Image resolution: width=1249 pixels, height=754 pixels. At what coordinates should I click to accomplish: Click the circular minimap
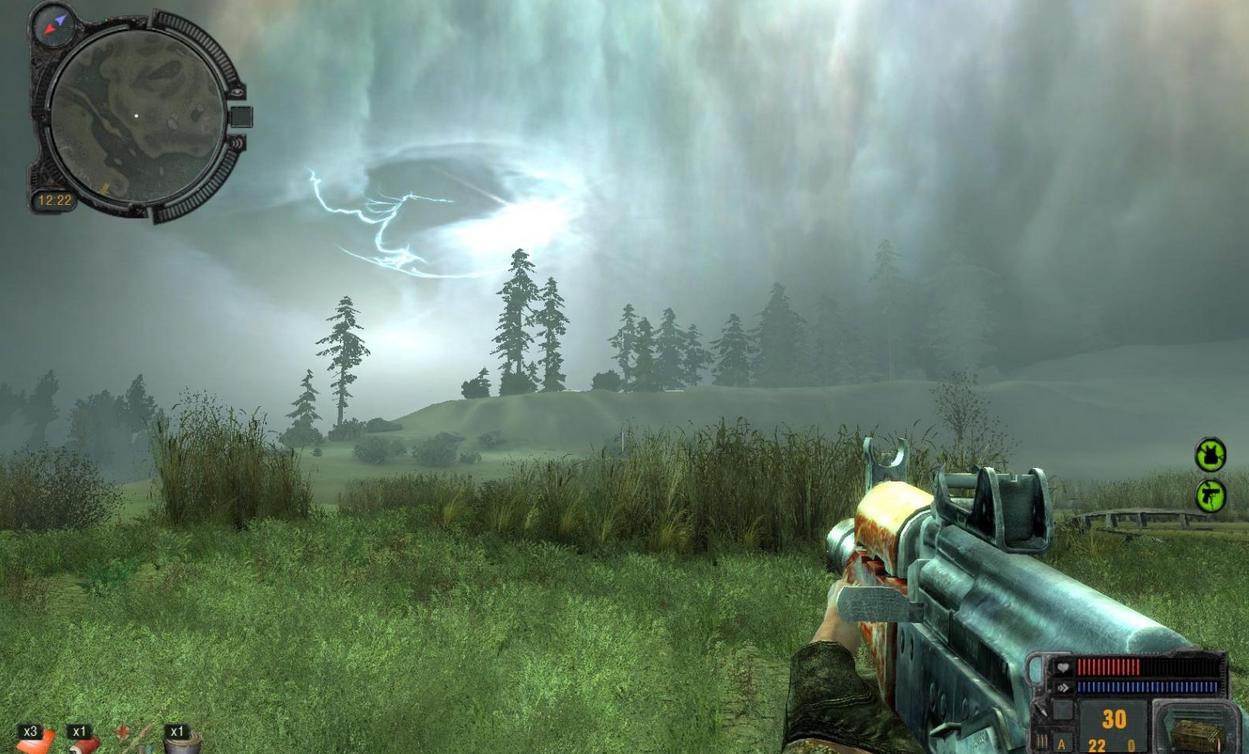(137, 117)
